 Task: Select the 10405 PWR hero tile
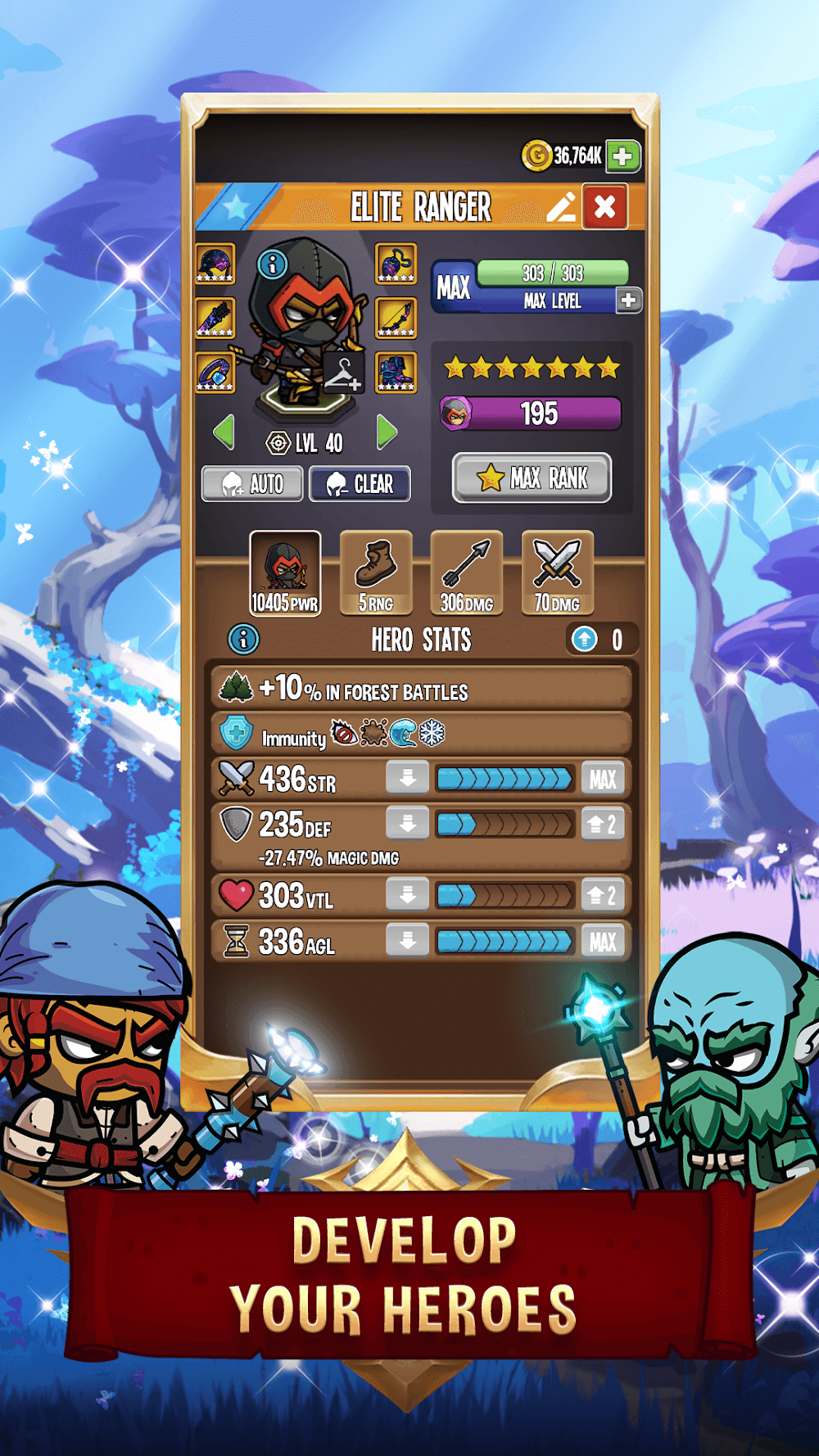(x=285, y=573)
